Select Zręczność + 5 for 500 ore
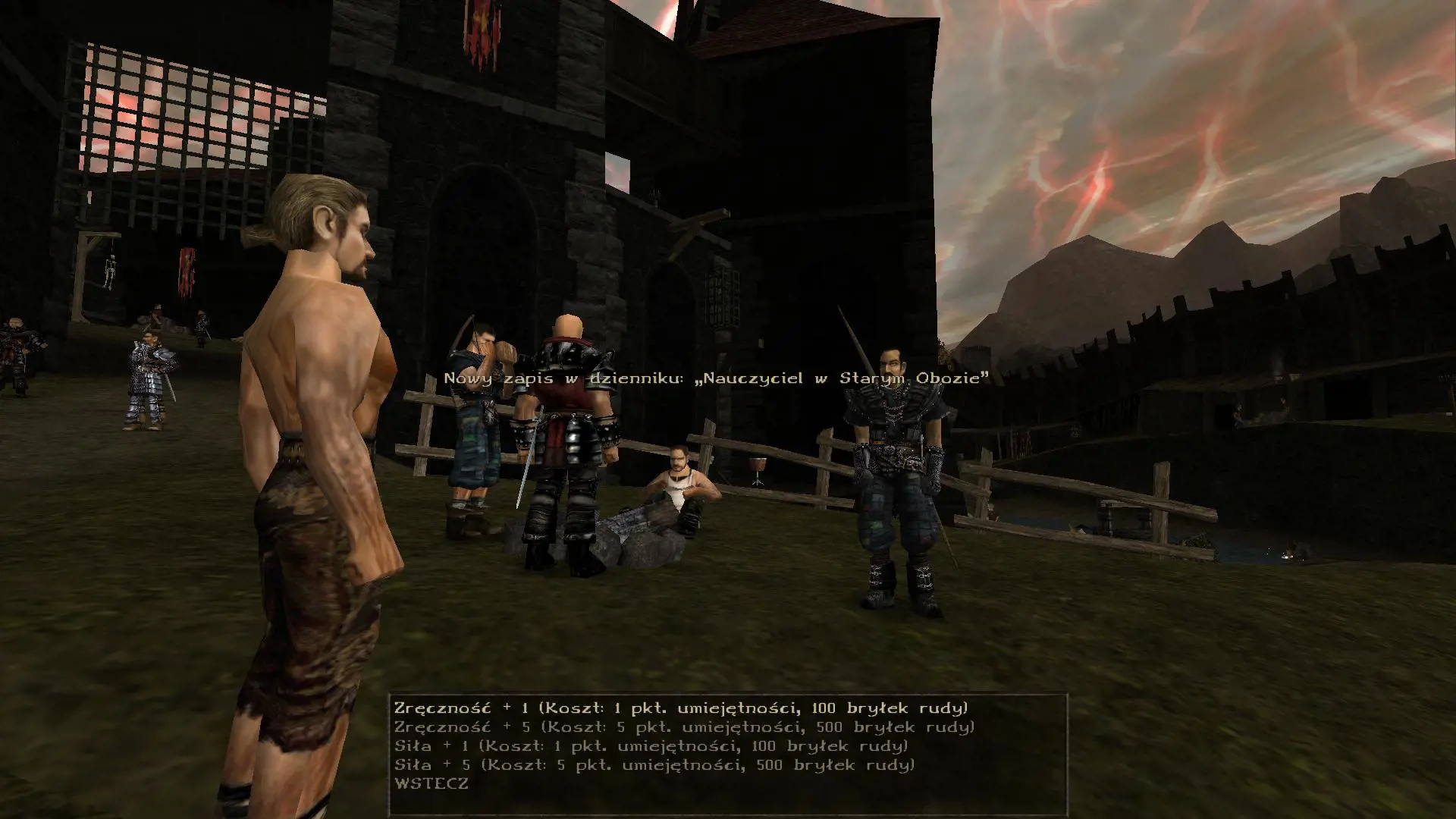This screenshot has height=819, width=1456. coord(683,727)
